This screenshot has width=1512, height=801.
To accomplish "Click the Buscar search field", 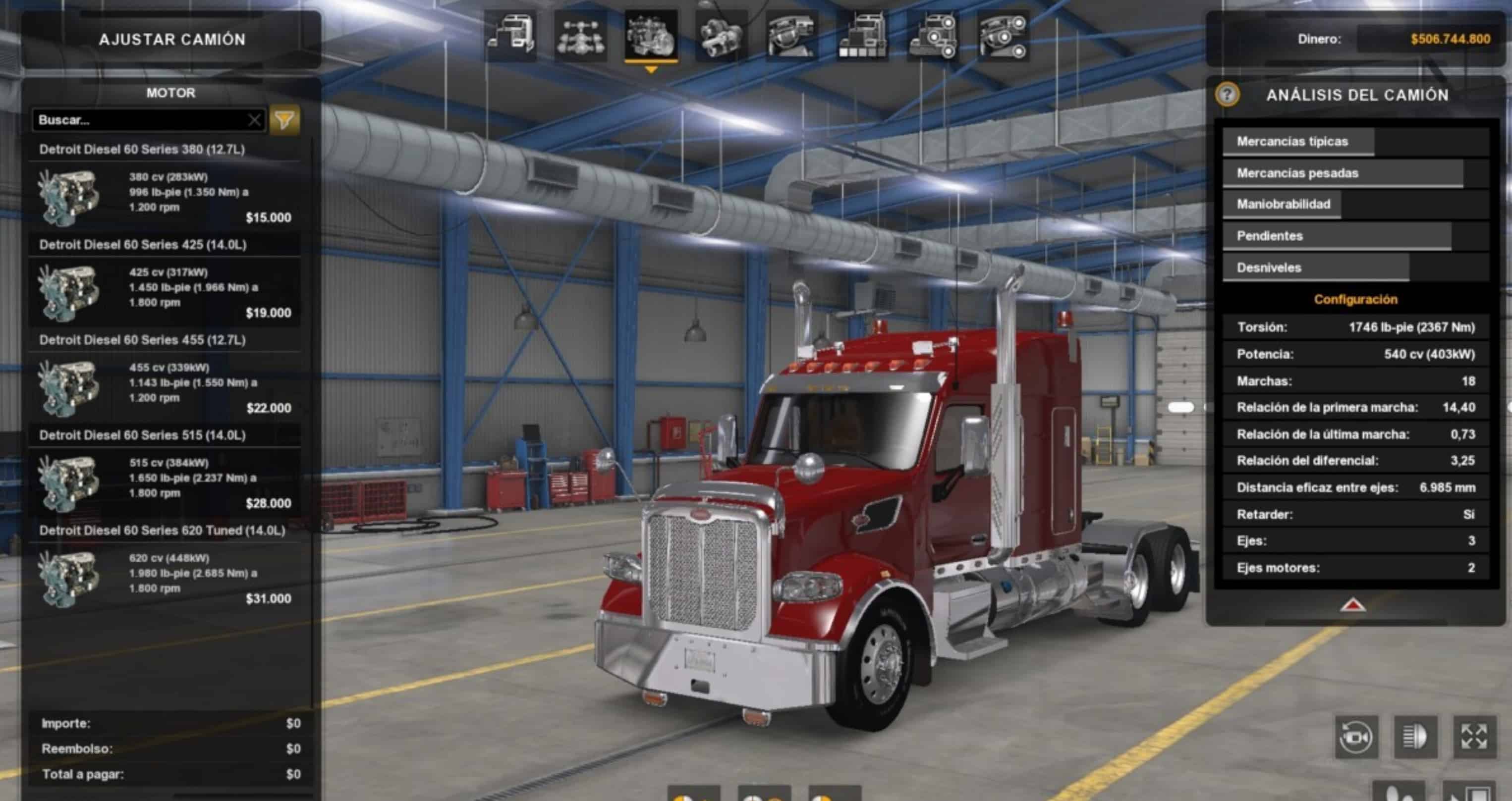I will (x=141, y=120).
